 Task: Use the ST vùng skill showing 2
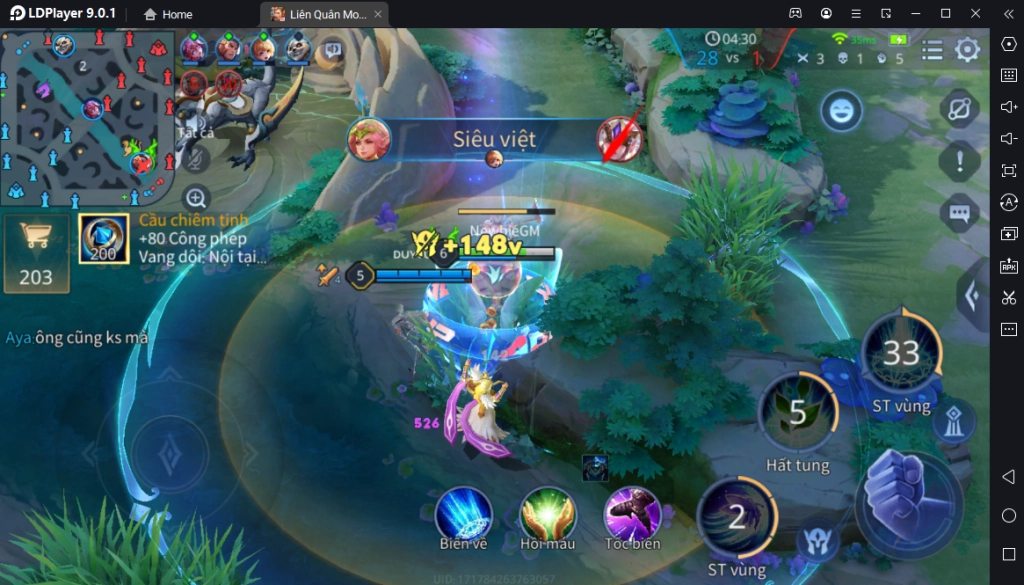(737, 517)
